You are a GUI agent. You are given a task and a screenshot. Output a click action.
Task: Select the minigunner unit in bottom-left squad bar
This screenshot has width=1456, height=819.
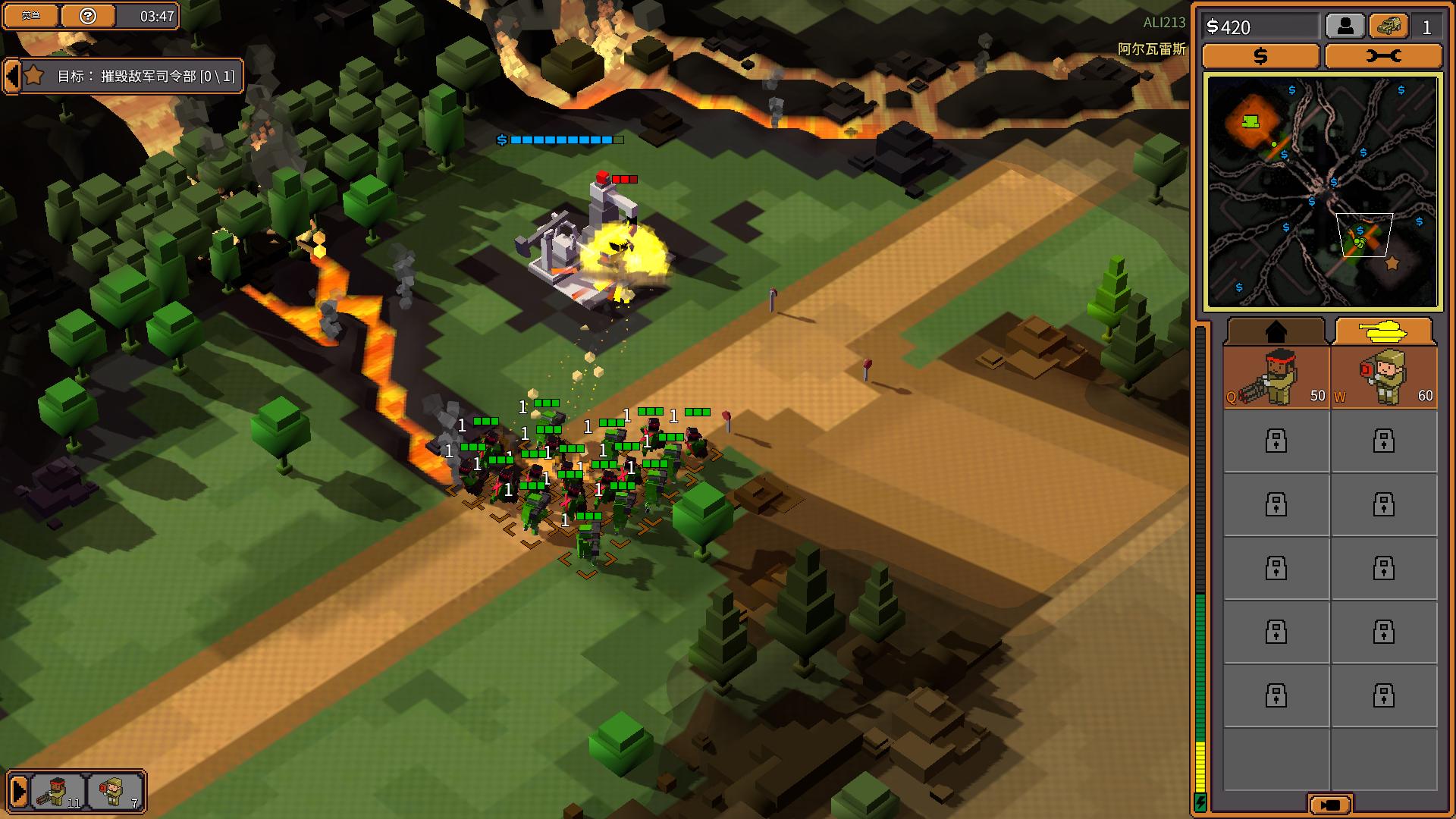coord(57,792)
